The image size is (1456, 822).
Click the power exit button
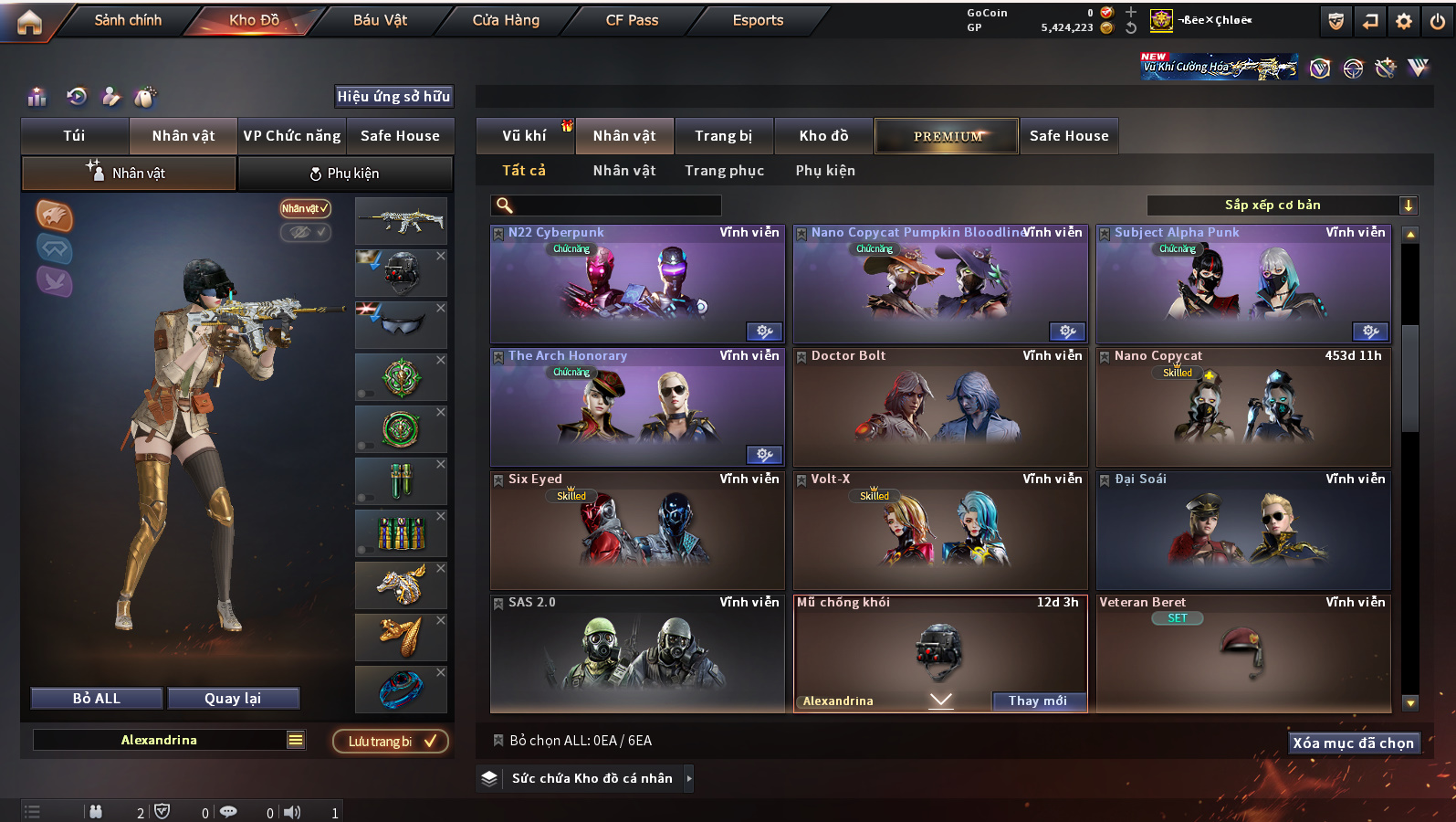pyautogui.click(x=1438, y=21)
